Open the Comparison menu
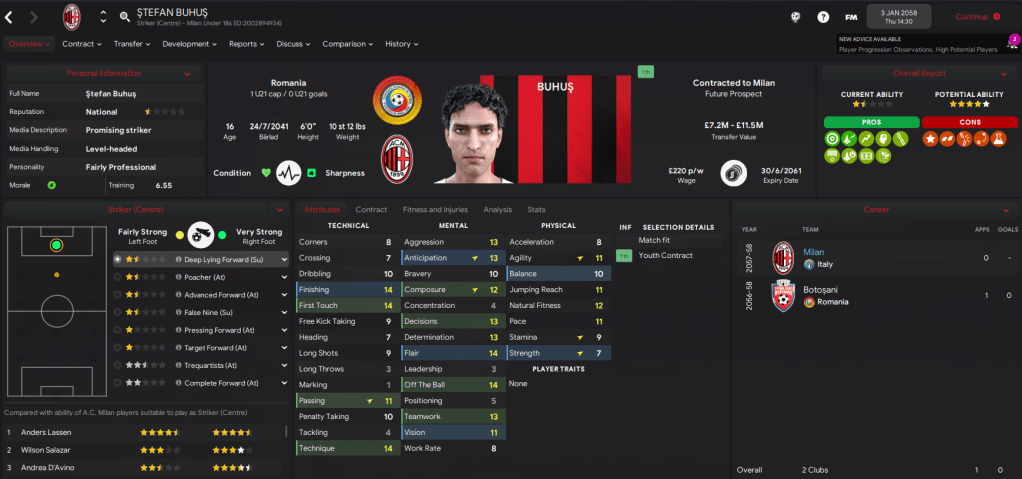 click(x=347, y=44)
